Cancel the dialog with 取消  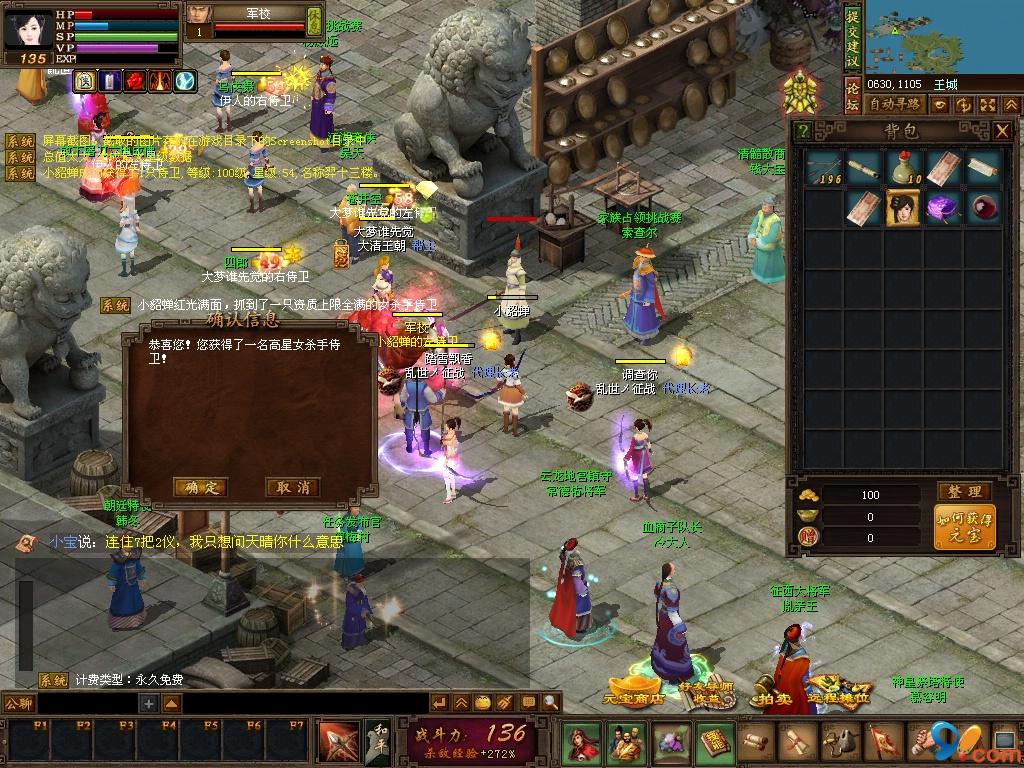pos(293,488)
